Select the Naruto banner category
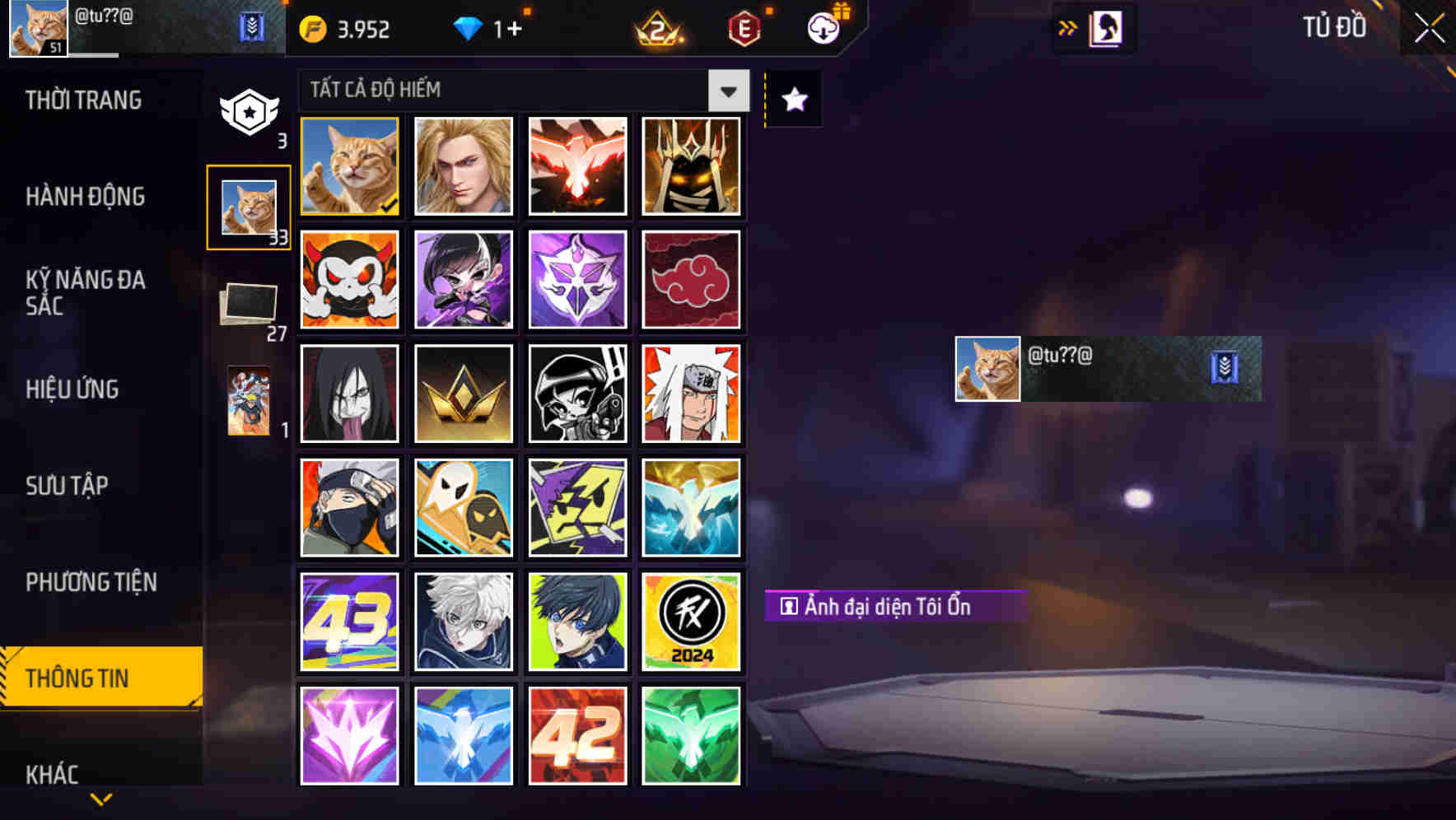The image size is (1456, 820). [x=249, y=401]
